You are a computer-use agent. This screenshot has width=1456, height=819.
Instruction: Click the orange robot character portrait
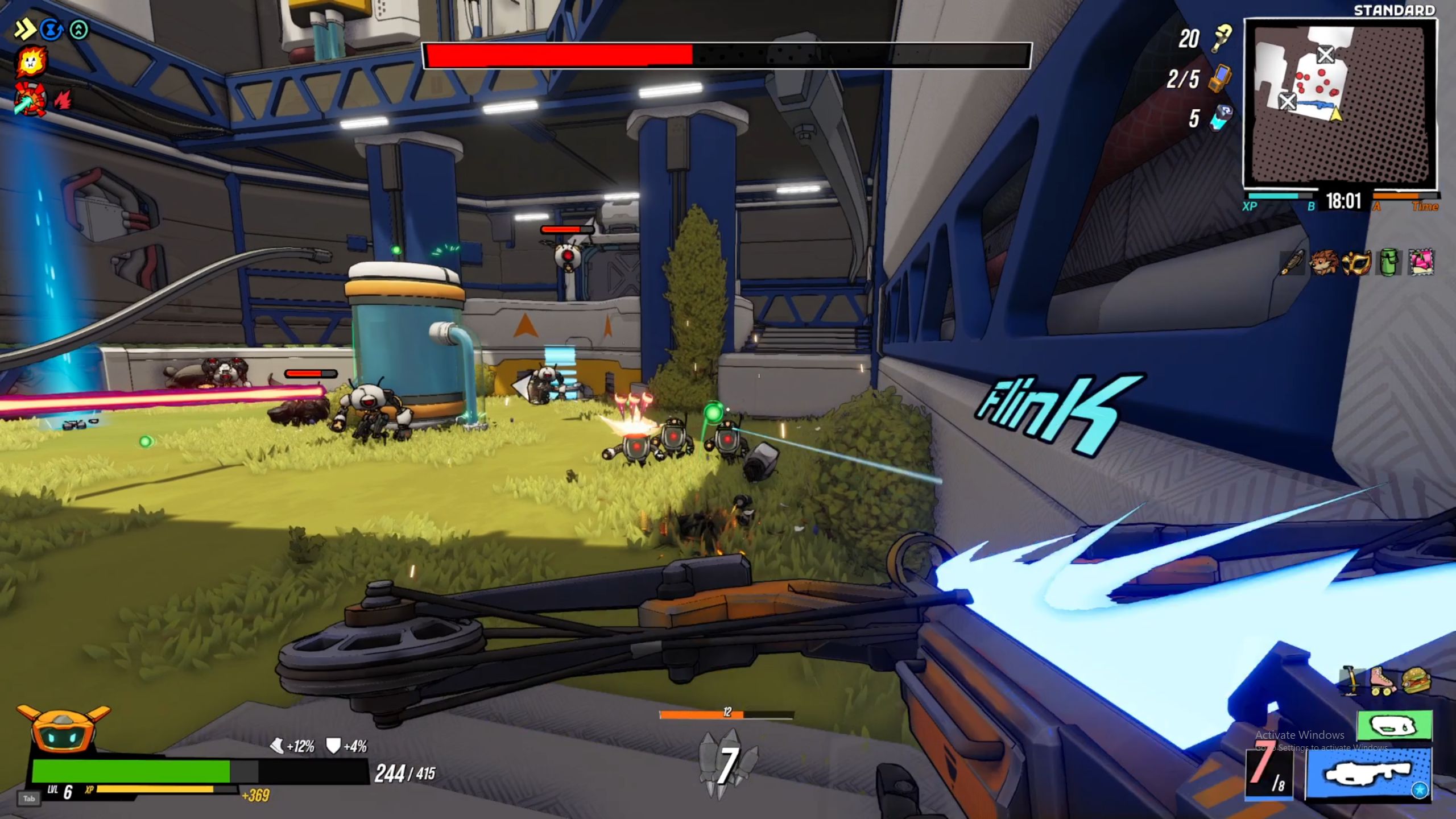pos(64,730)
